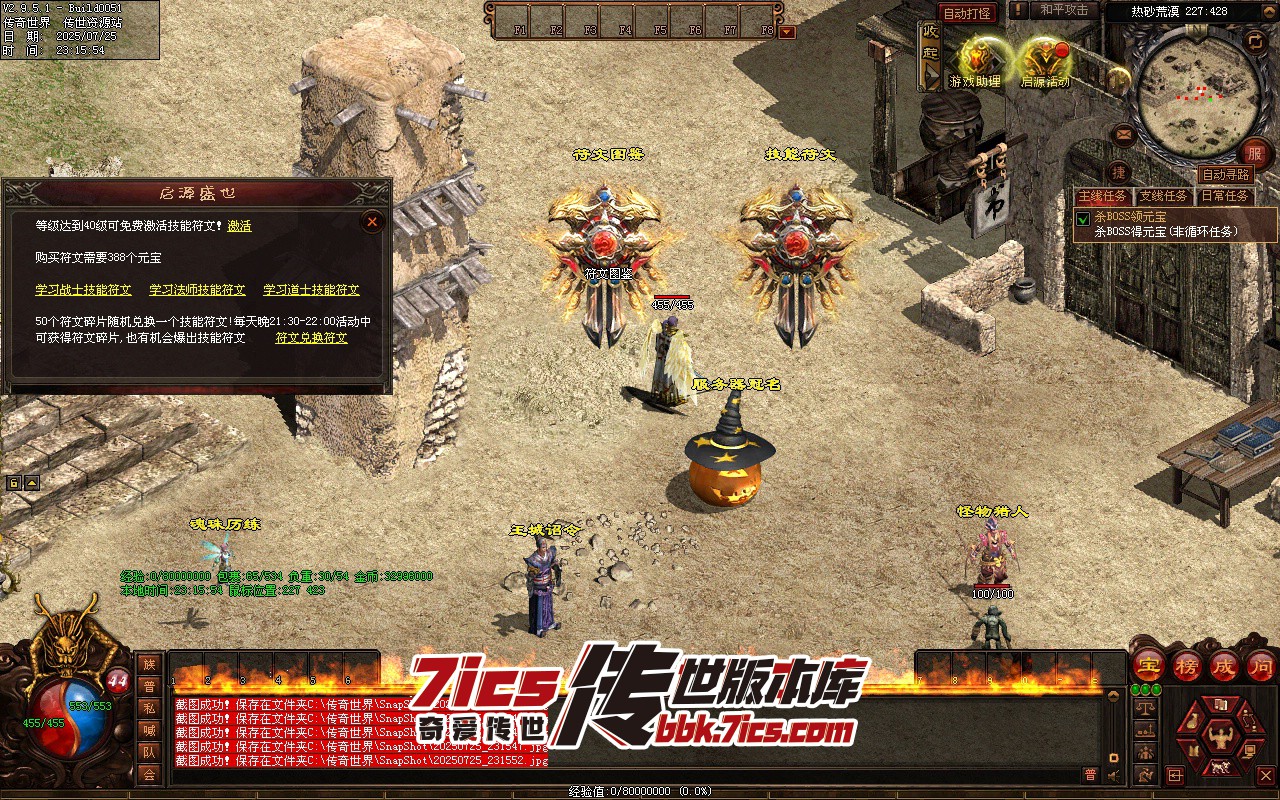Image resolution: width=1280 pixels, height=800 pixels.
Task: Open the character panel muscleman icon
Action: coord(1219,737)
